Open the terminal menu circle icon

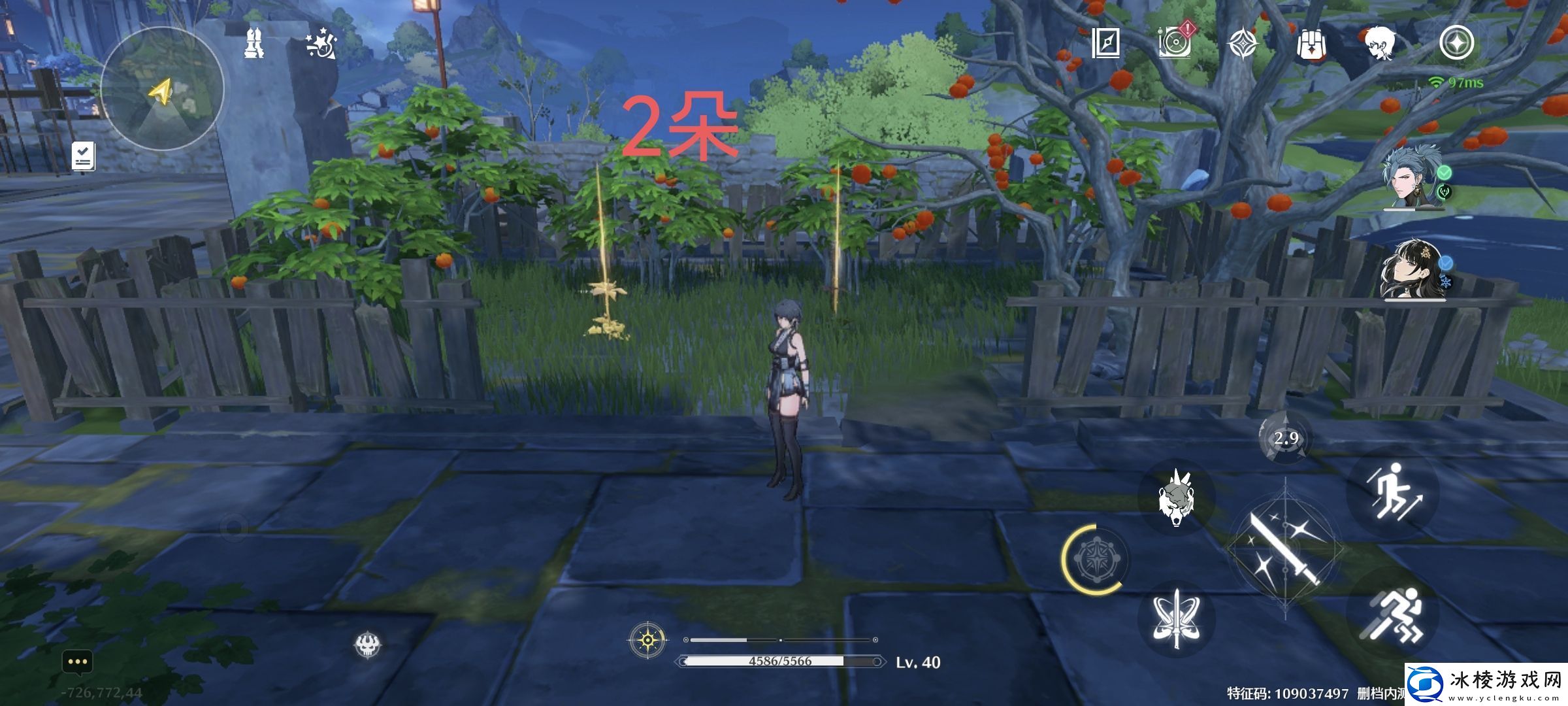(x=1456, y=43)
